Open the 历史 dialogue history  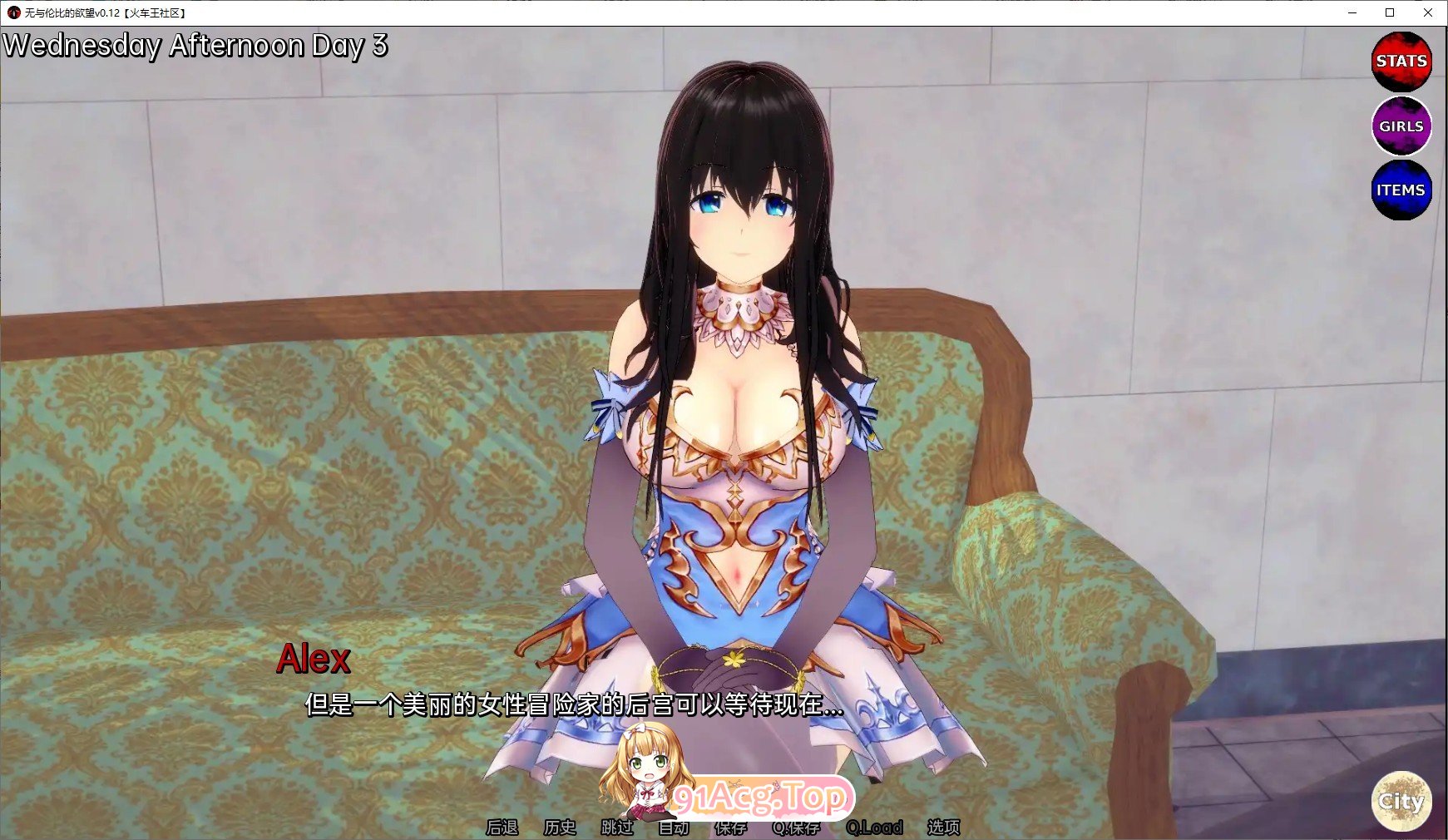click(558, 828)
